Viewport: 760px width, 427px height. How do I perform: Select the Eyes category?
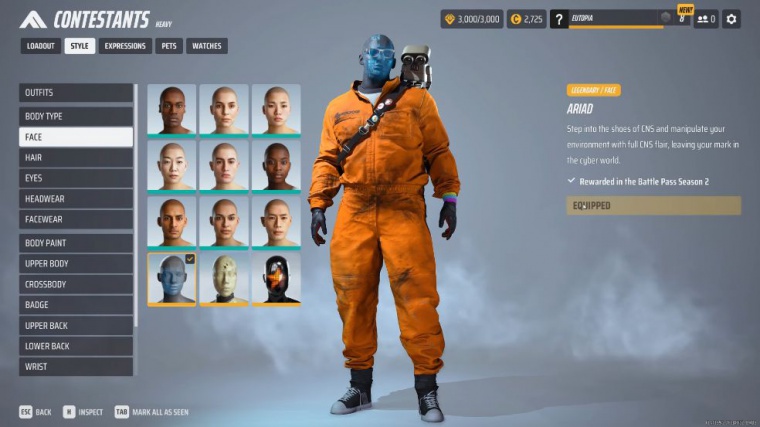(x=76, y=178)
